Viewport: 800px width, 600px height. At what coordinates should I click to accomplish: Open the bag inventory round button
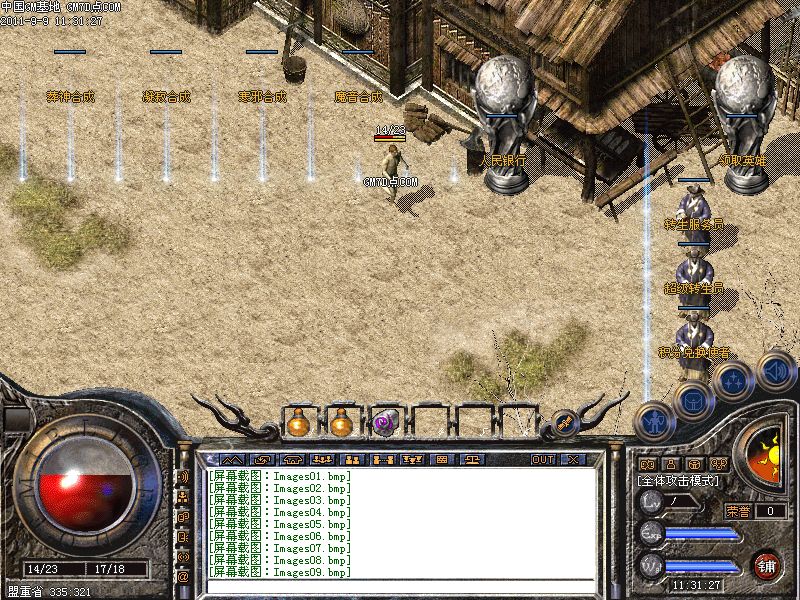tap(692, 401)
